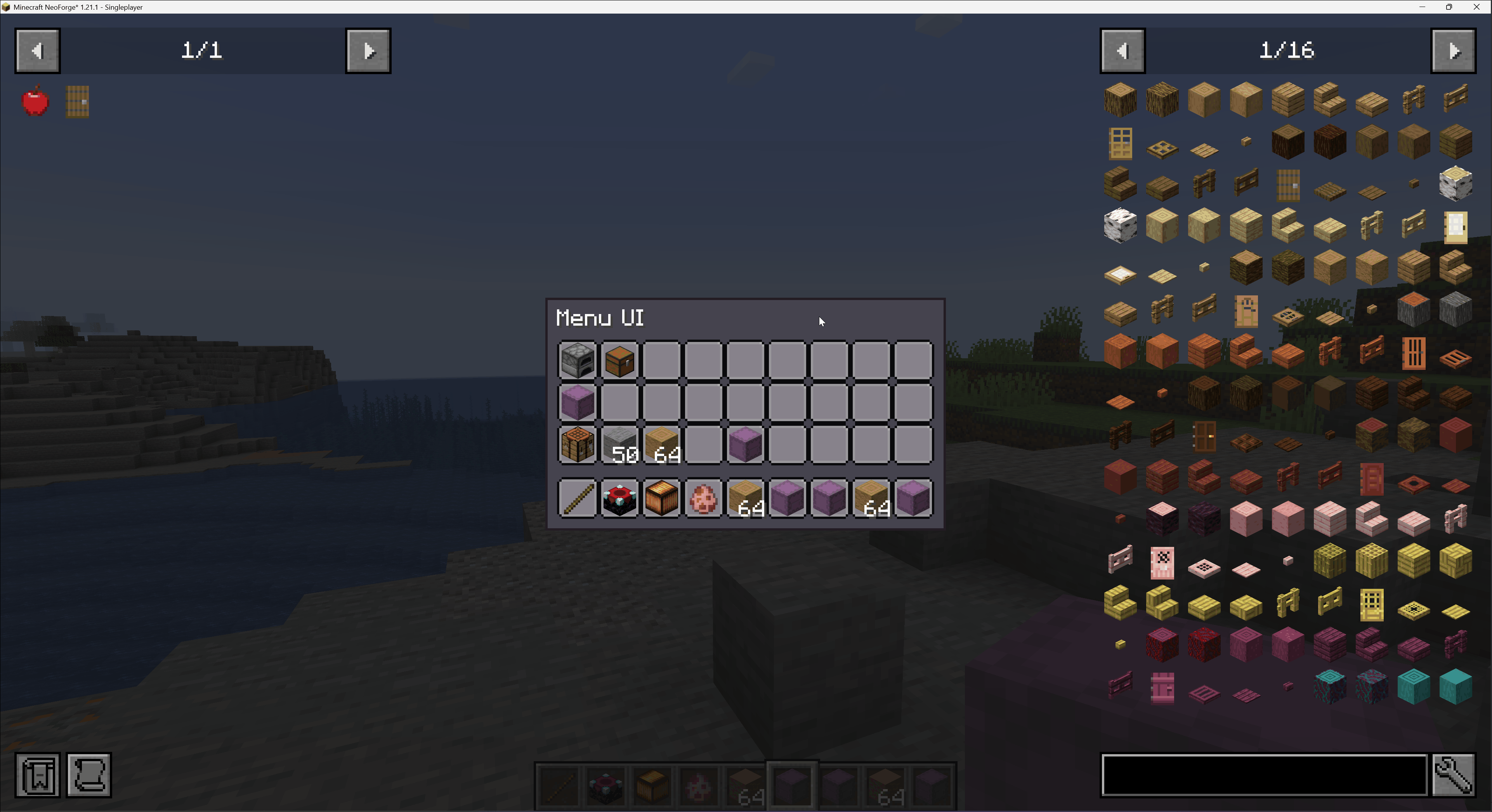Choose the pink cherry door in item list

1162,562
